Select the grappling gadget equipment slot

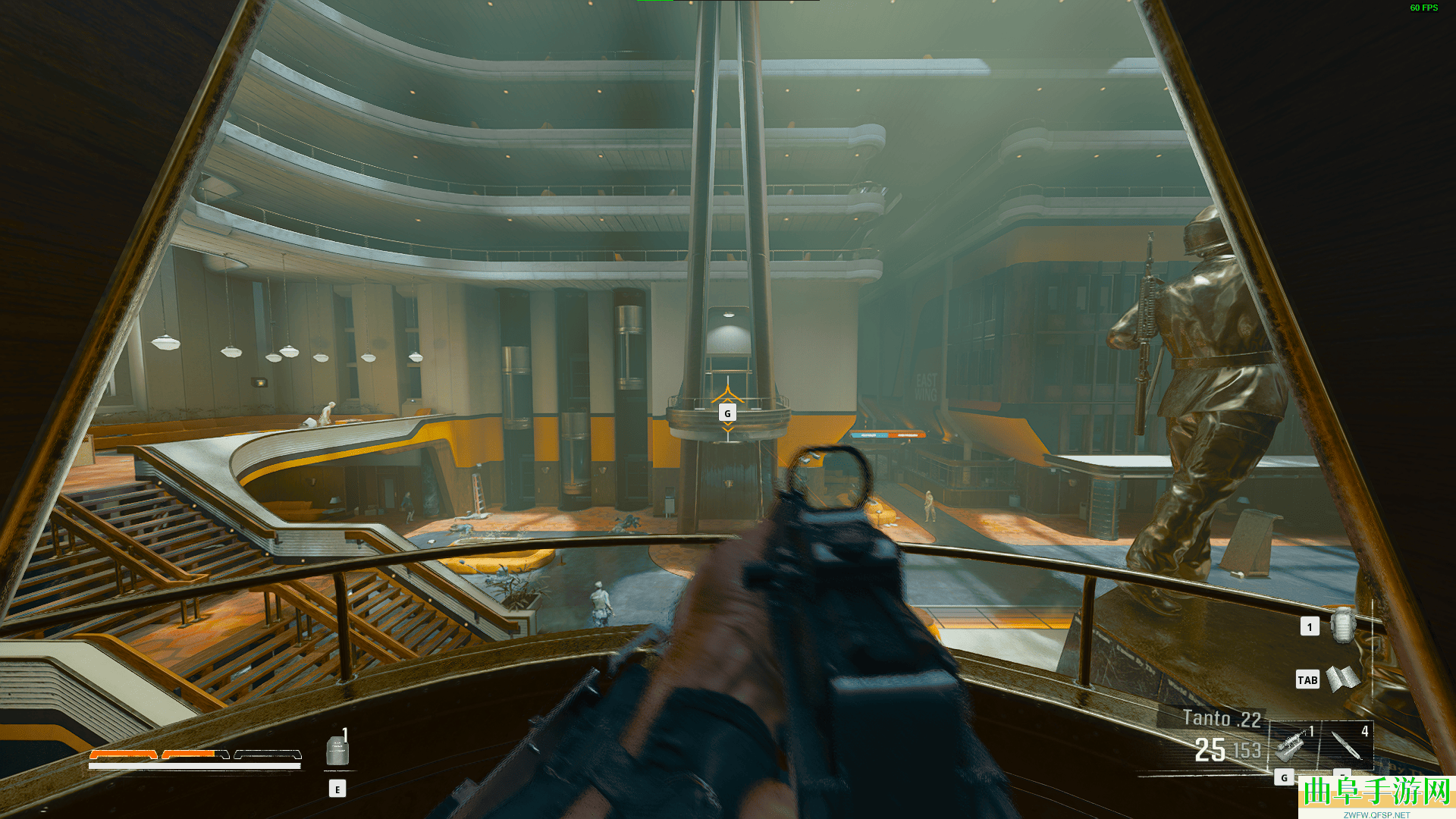pos(1293,744)
